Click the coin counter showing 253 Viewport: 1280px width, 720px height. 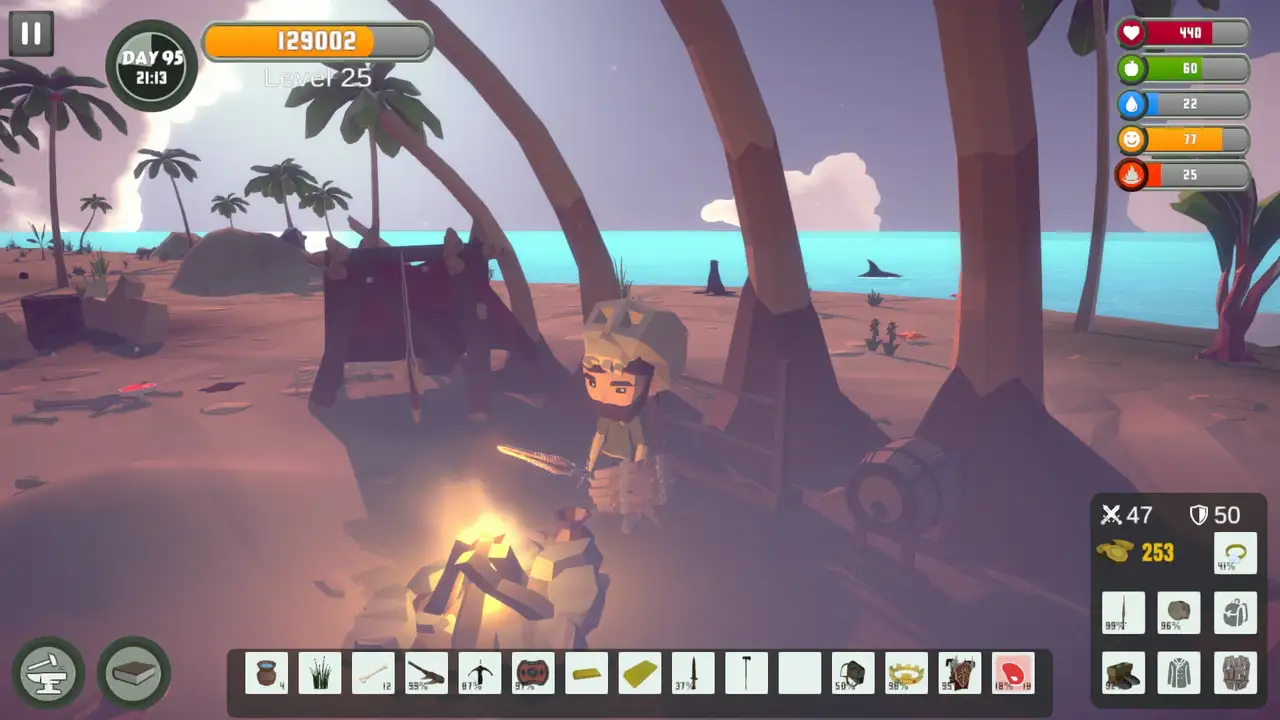click(x=1140, y=553)
